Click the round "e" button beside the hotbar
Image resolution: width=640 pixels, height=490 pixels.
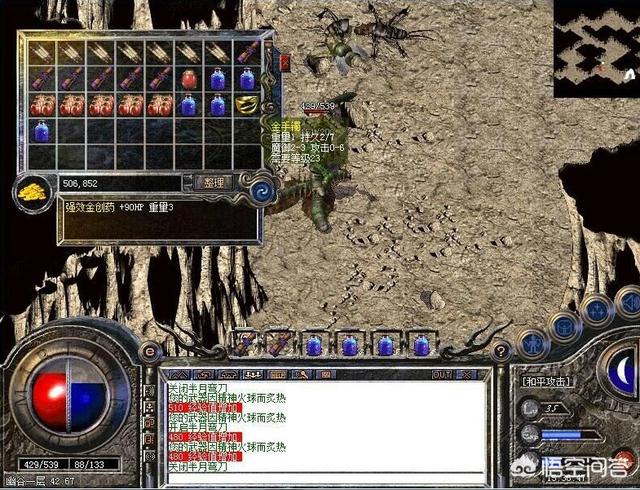149,351
